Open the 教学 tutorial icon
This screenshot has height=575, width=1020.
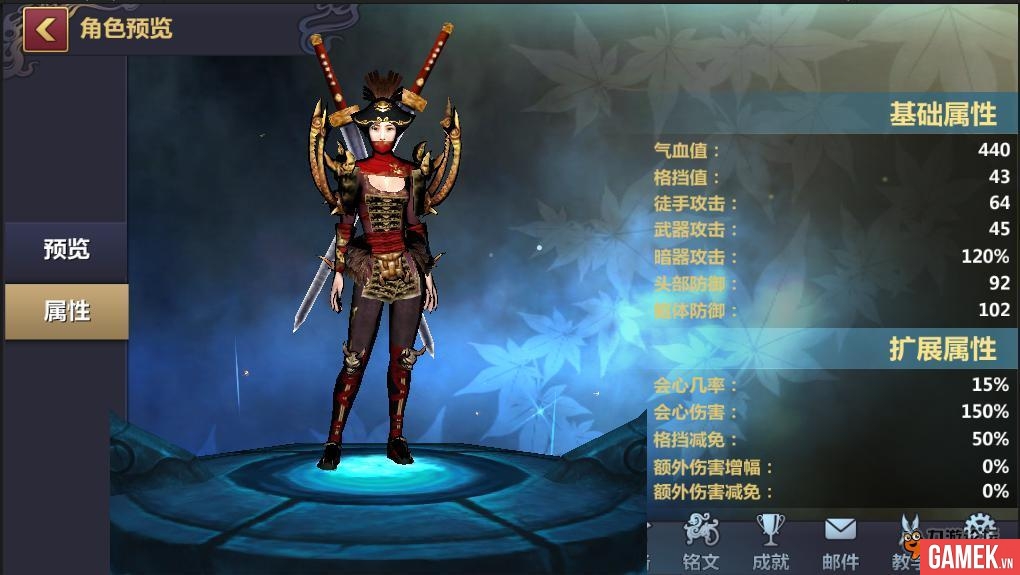pos(908,542)
